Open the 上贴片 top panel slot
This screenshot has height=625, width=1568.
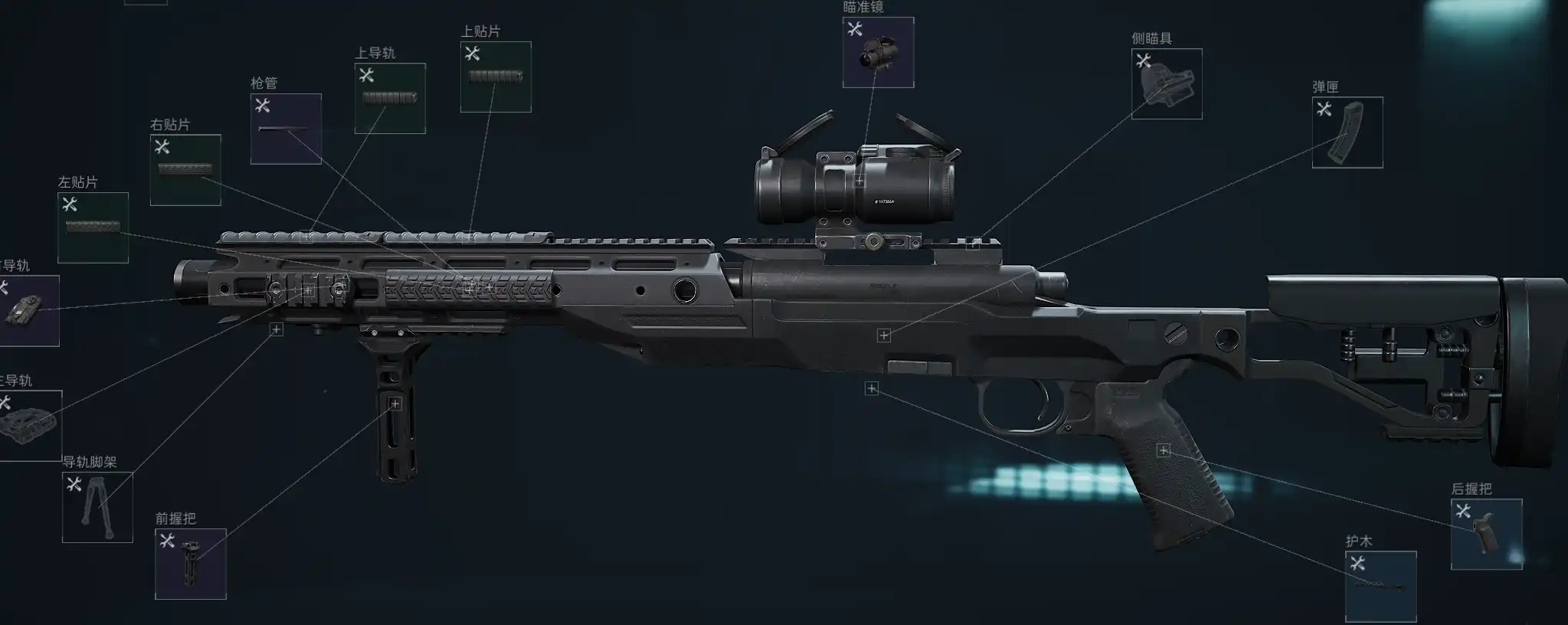tap(496, 77)
